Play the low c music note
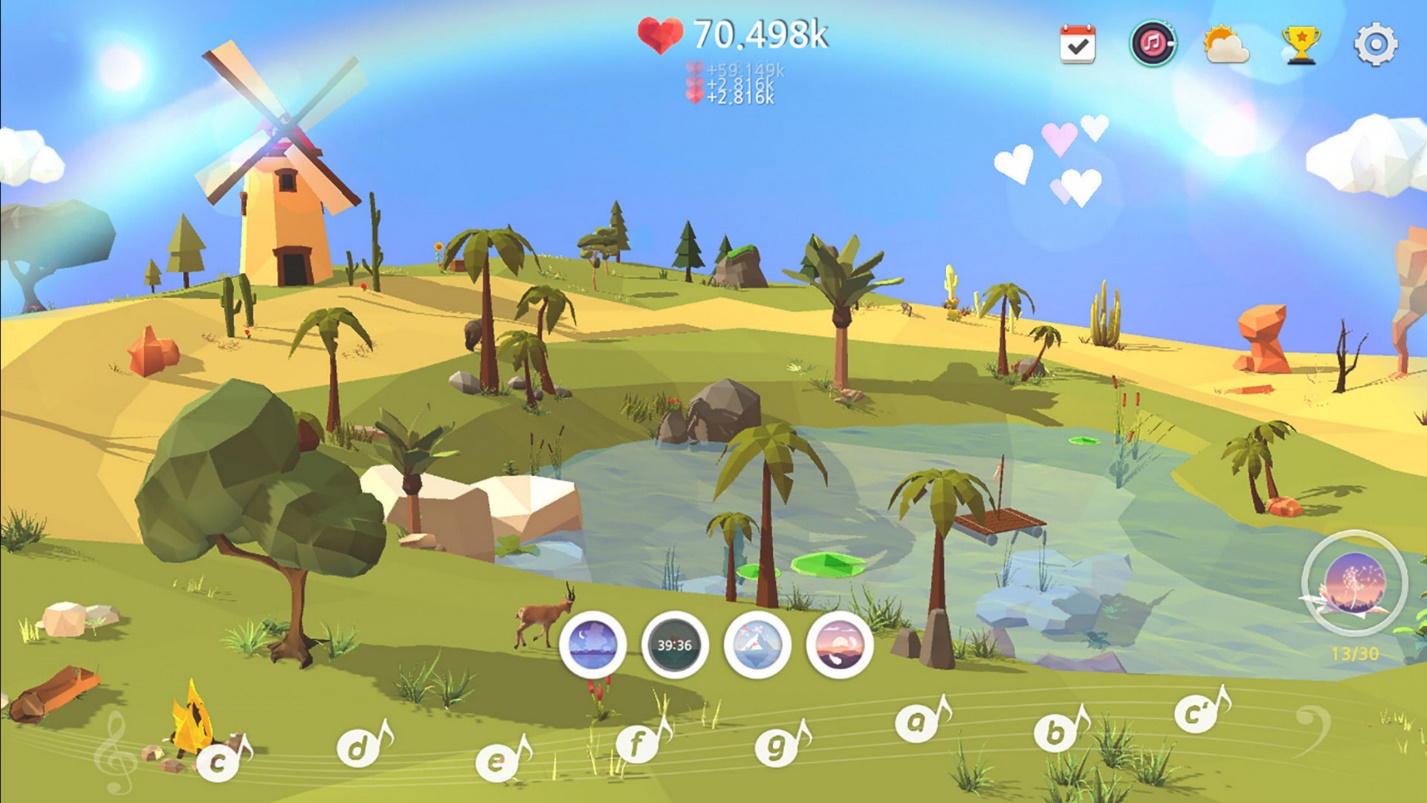 pyautogui.click(x=219, y=762)
